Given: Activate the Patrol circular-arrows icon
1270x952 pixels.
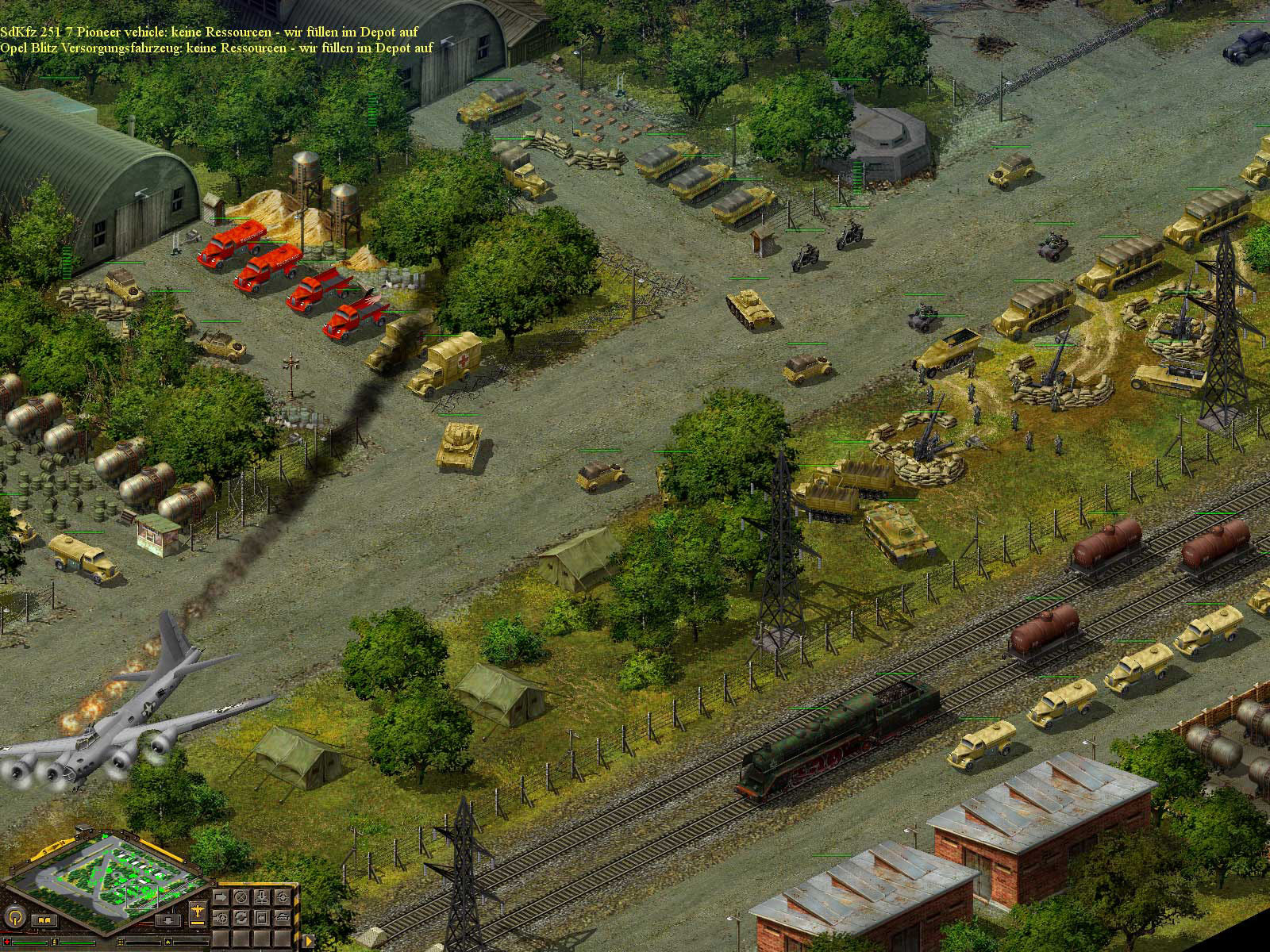Looking at the screenshot, I should coord(241,917).
